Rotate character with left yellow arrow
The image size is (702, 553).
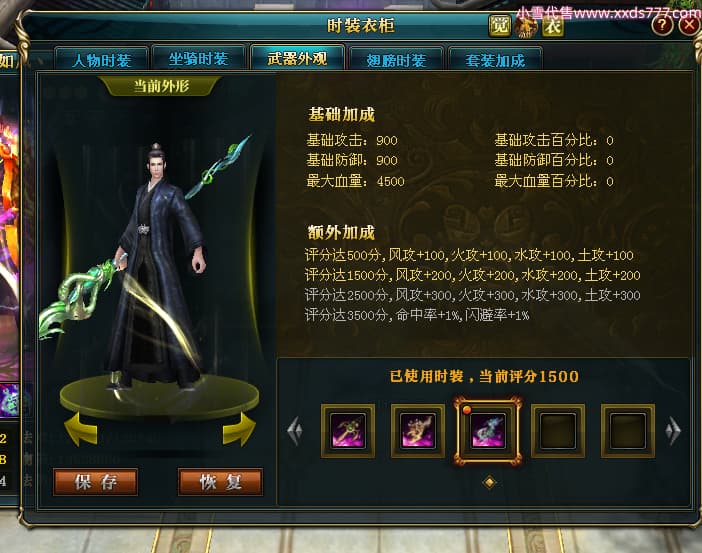click(x=80, y=430)
